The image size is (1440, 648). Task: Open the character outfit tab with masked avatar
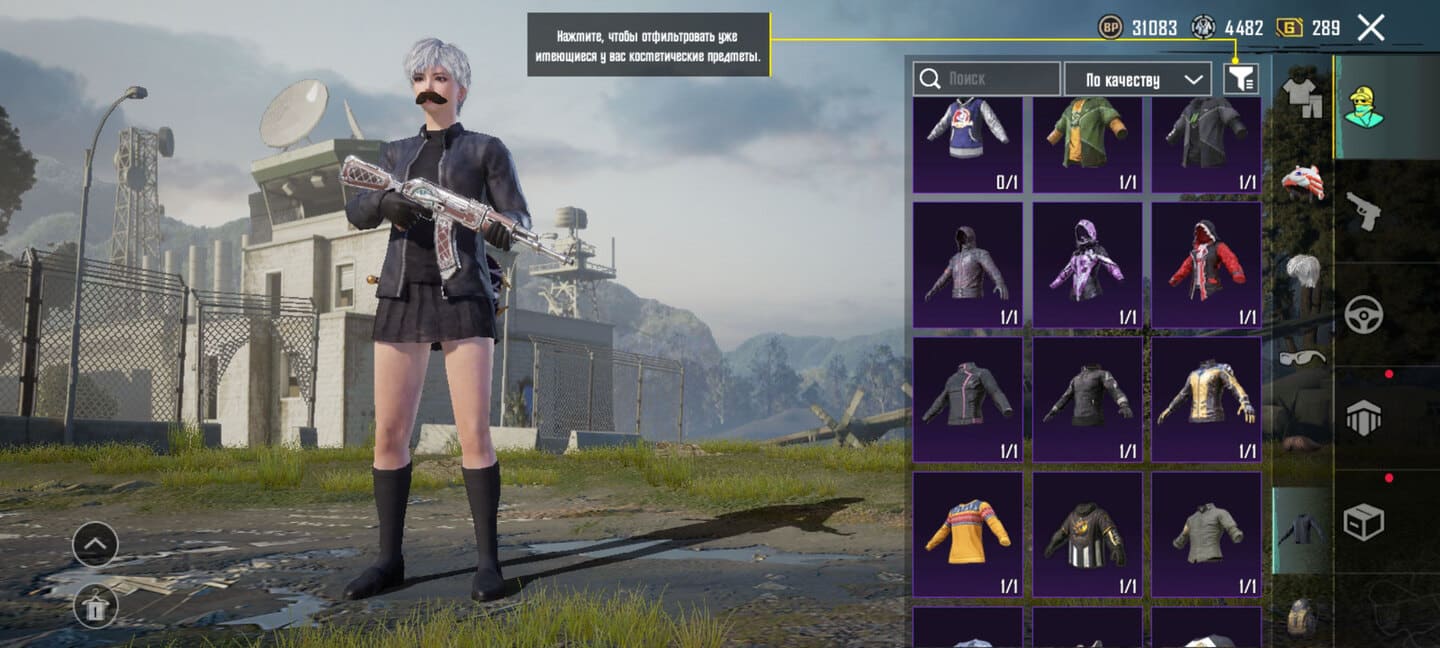coord(1364,106)
